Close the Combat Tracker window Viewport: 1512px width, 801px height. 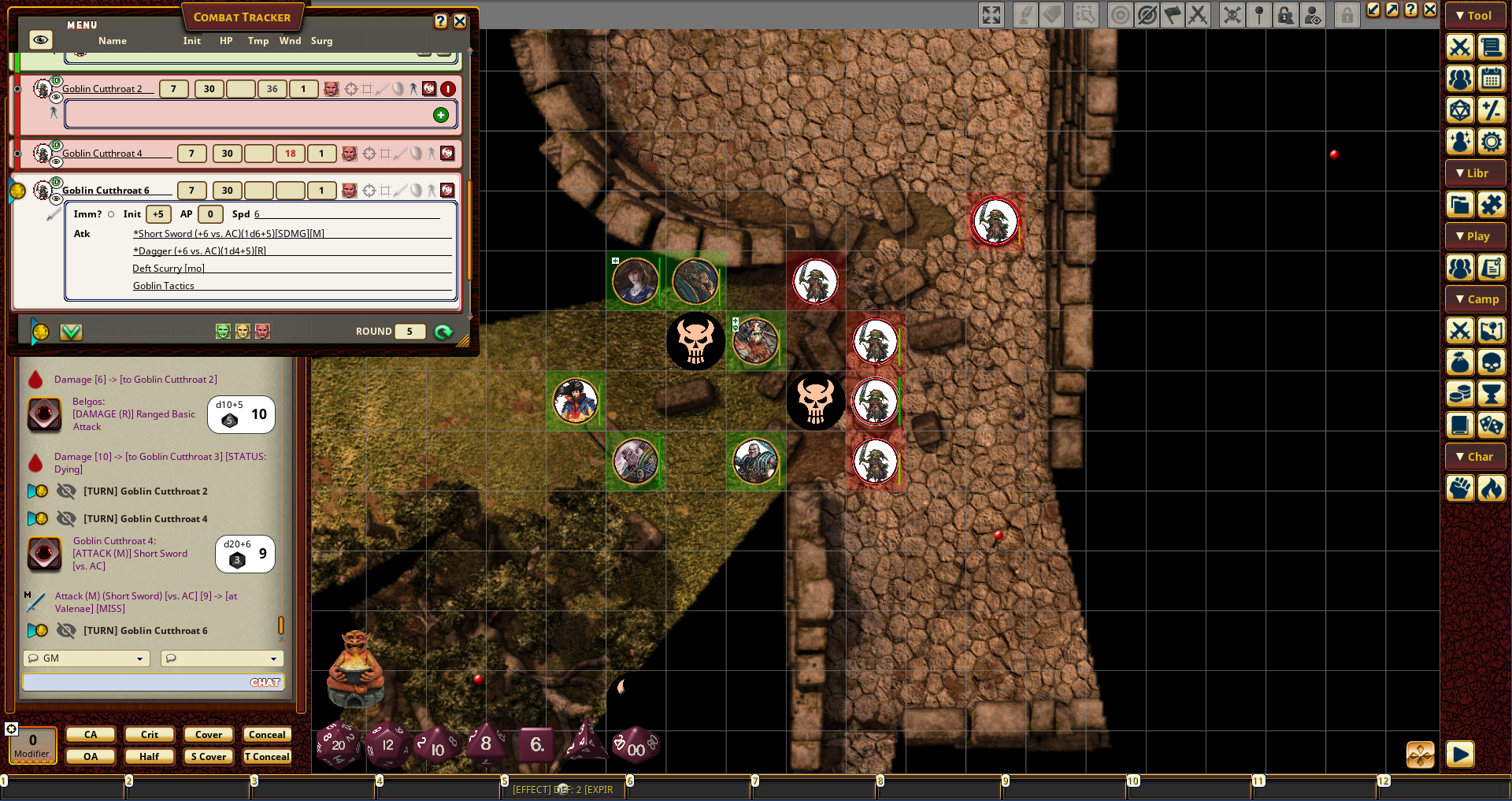460,21
